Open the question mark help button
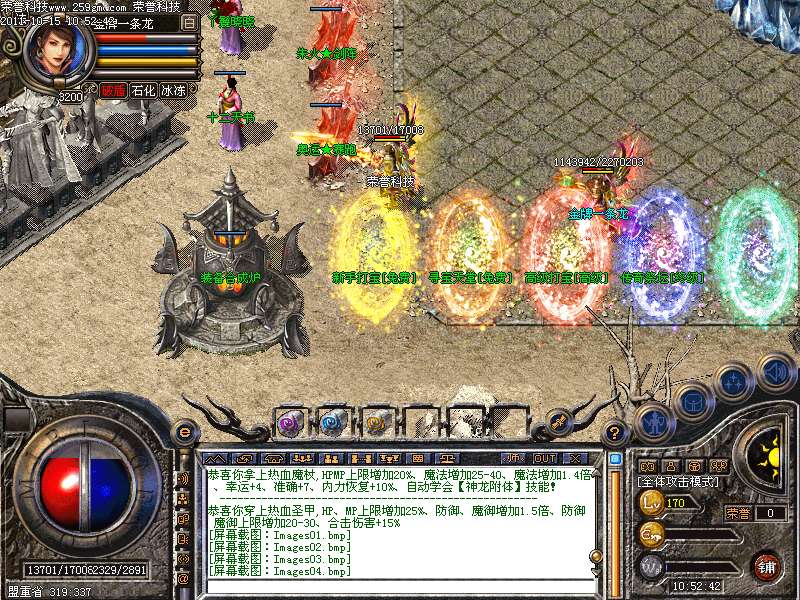The height and width of the screenshot is (600, 800). click(x=617, y=433)
